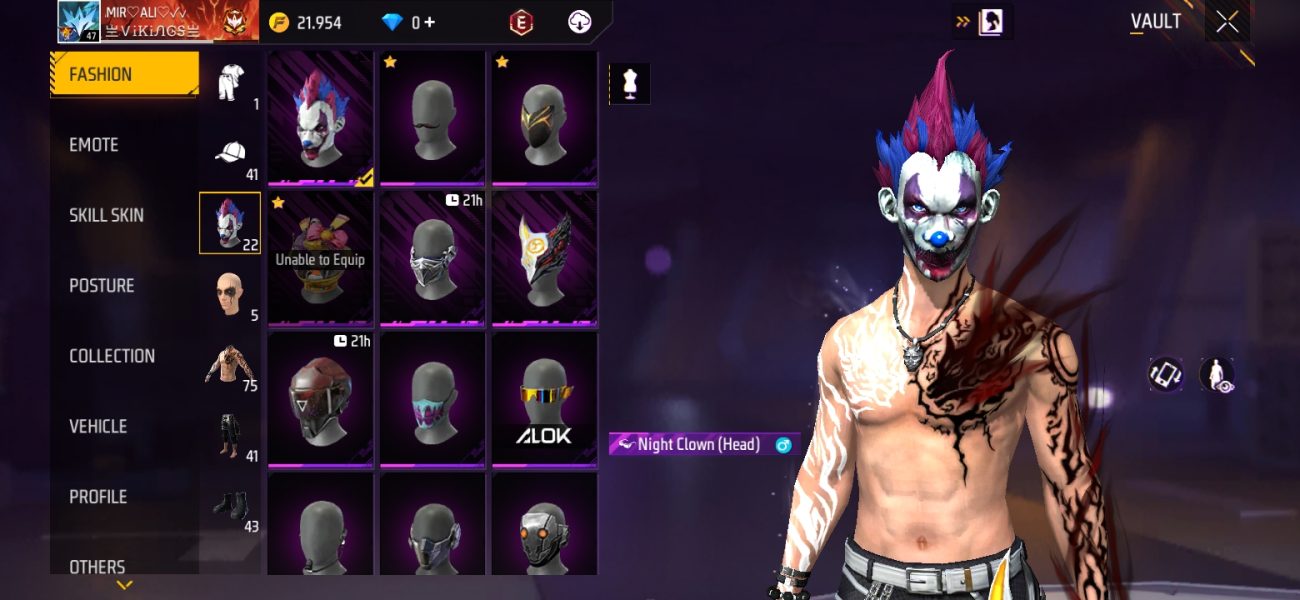Choose the ALOK visor mask item
This screenshot has width=1300, height=600.
544,400
